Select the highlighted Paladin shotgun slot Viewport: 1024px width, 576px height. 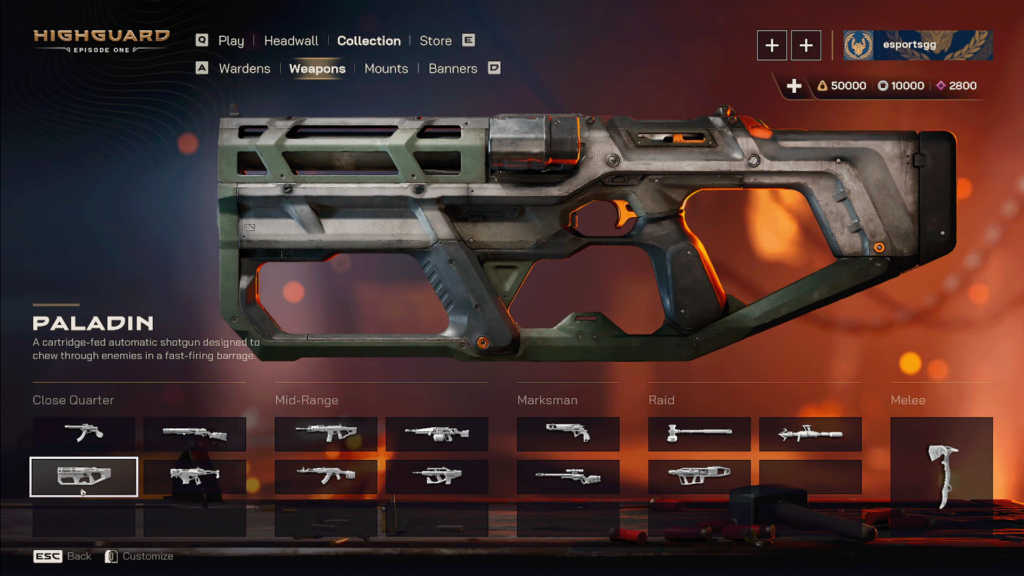84,476
